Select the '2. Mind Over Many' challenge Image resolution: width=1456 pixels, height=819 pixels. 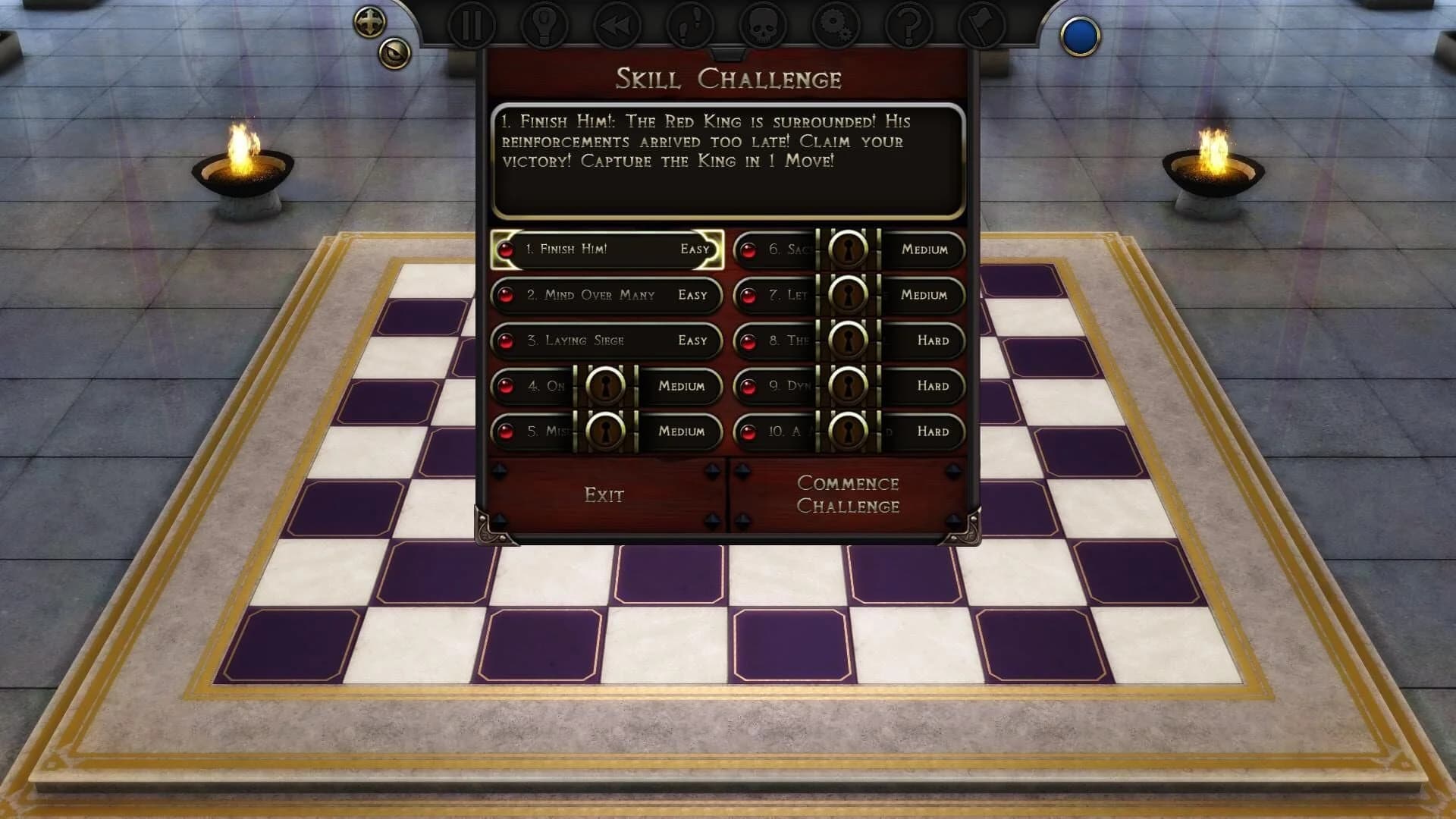click(x=604, y=296)
